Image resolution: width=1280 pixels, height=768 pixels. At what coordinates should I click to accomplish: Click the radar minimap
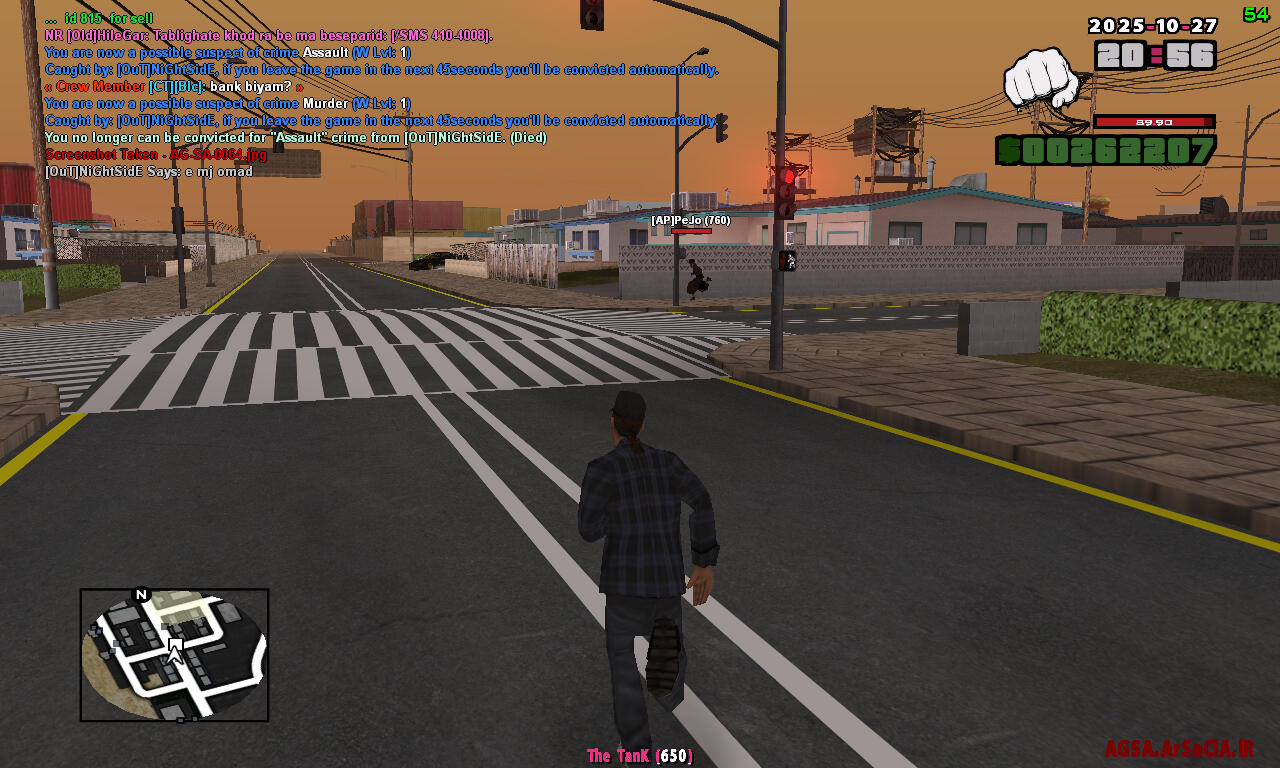point(174,655)
